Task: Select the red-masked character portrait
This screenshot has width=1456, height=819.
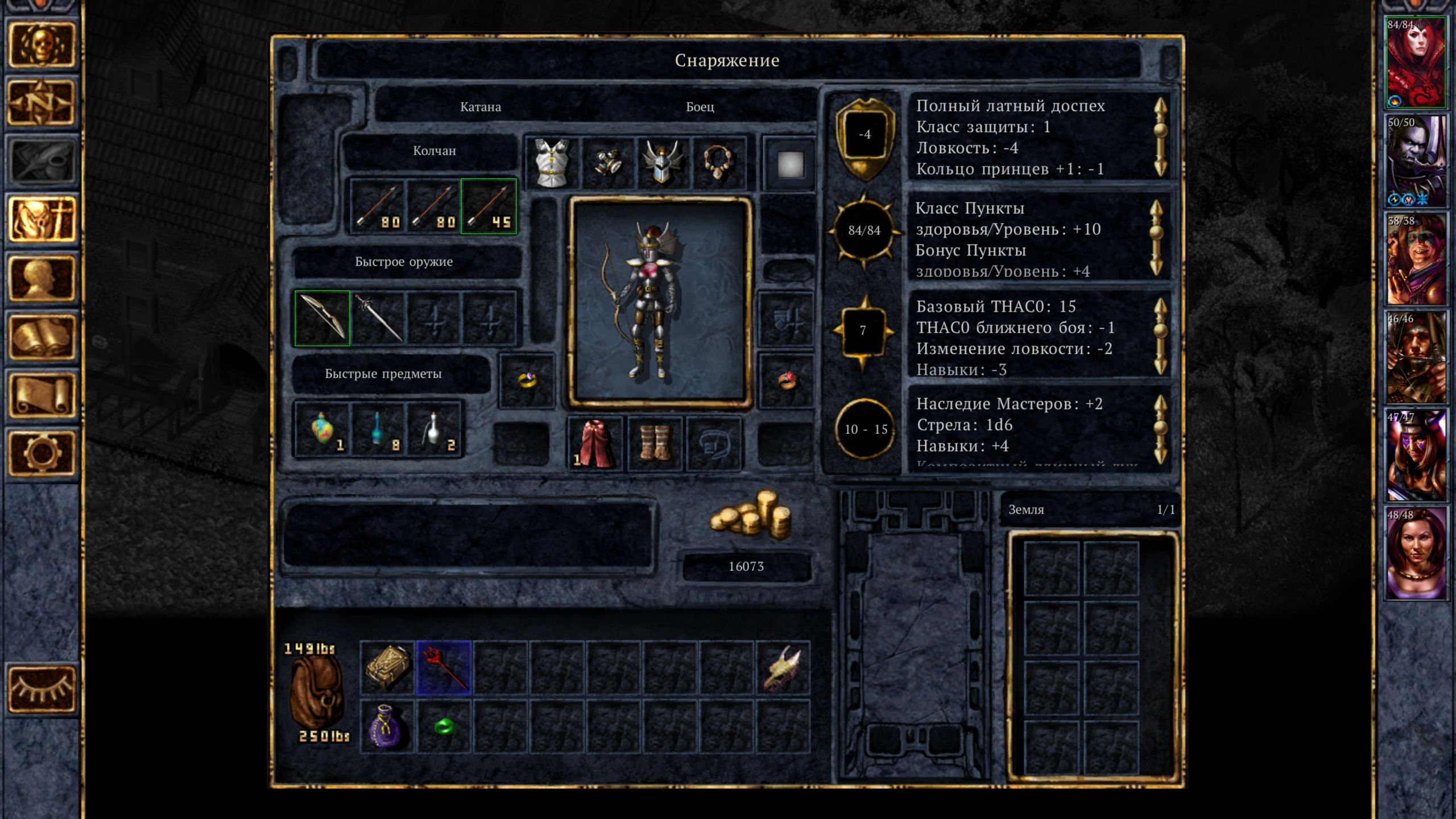Action: [1415, 63]
